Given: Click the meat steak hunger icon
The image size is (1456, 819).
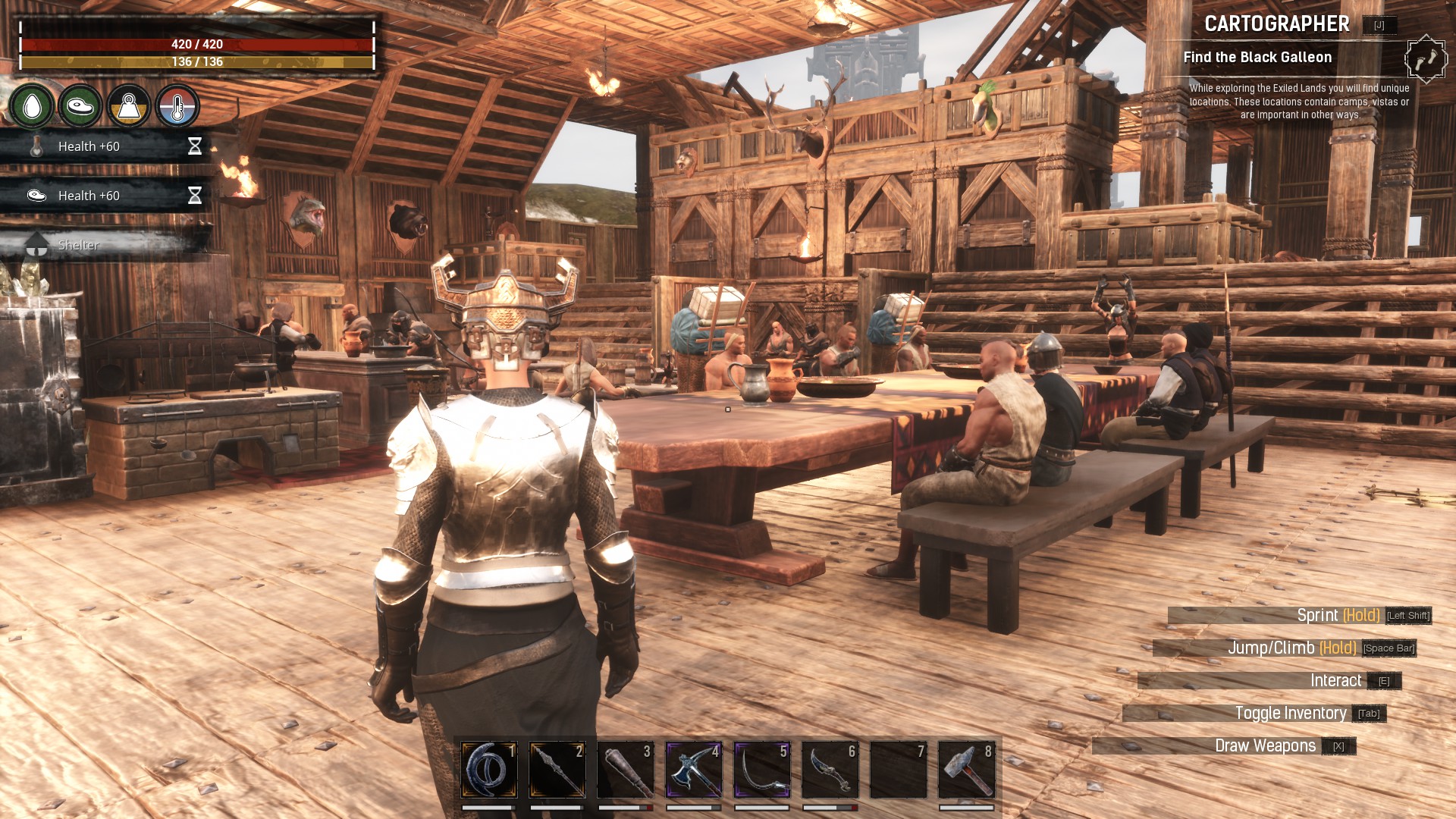Looking at the screenshot, I should point(80,106).
